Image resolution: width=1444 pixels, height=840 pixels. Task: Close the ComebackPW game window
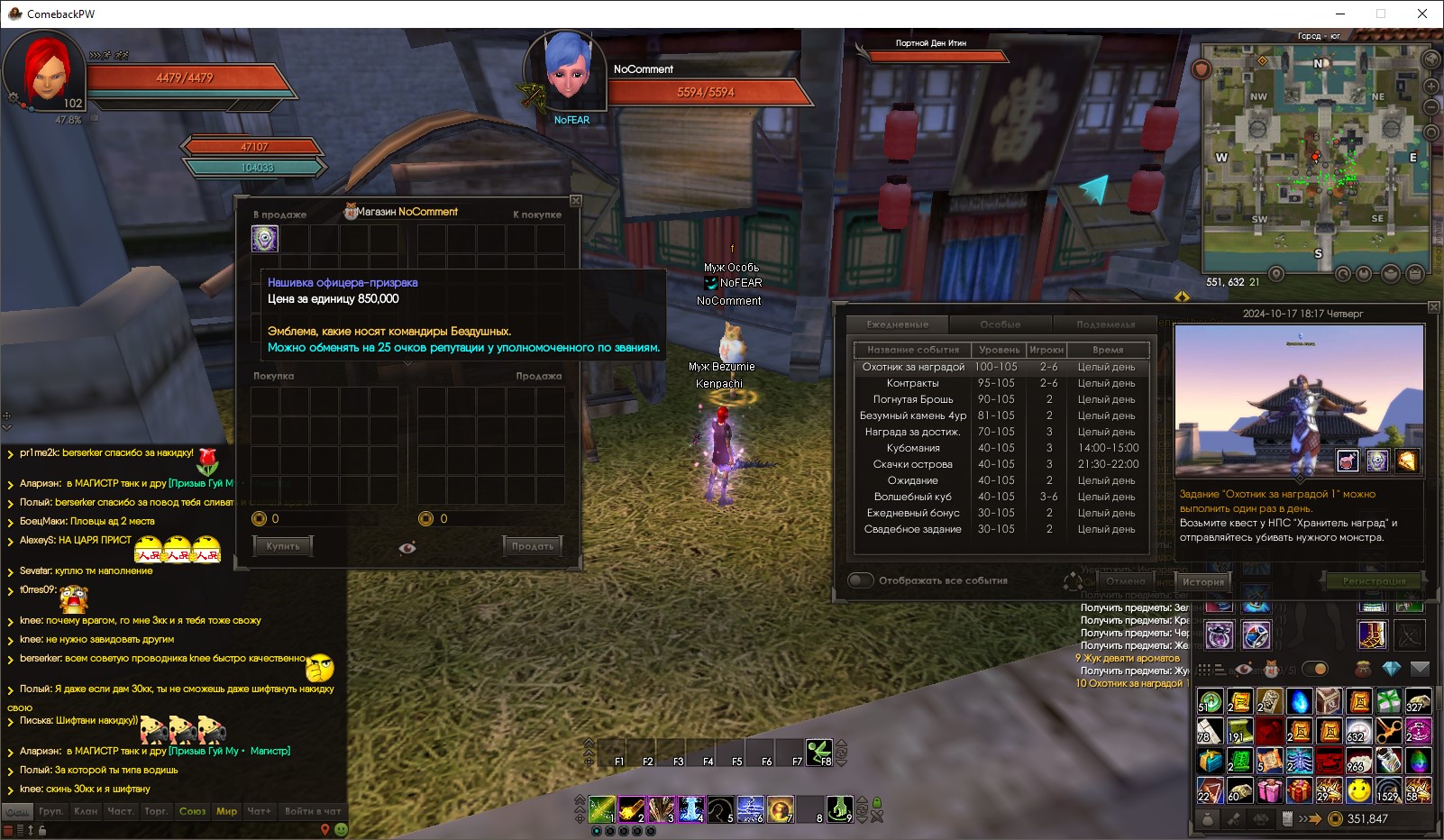[1422, 14]
